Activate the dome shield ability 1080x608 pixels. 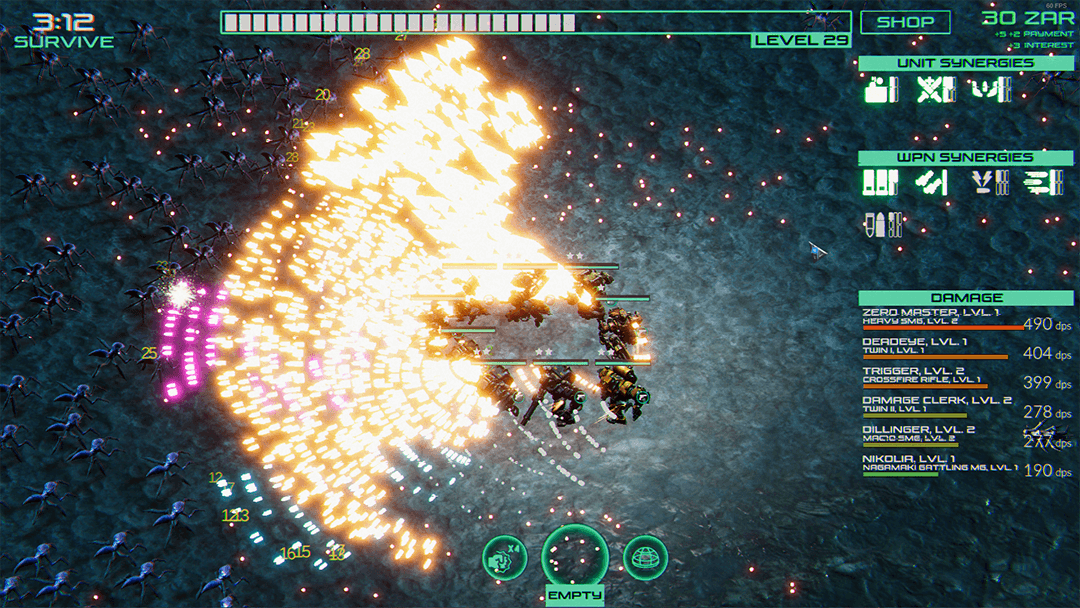click(x=645, y=558)
